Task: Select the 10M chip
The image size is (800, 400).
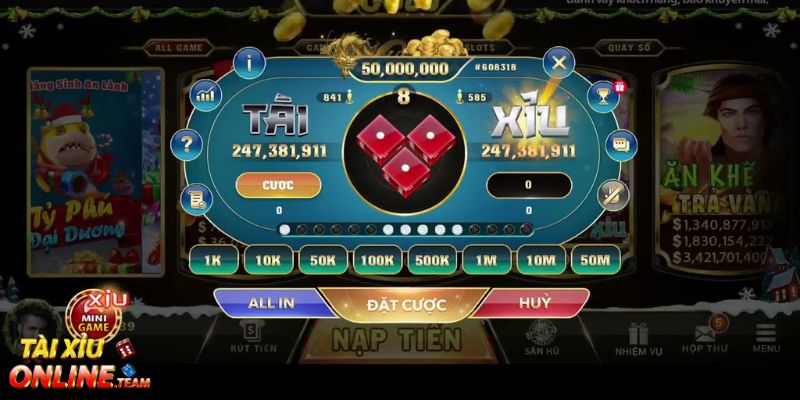Action: point(541,260)
